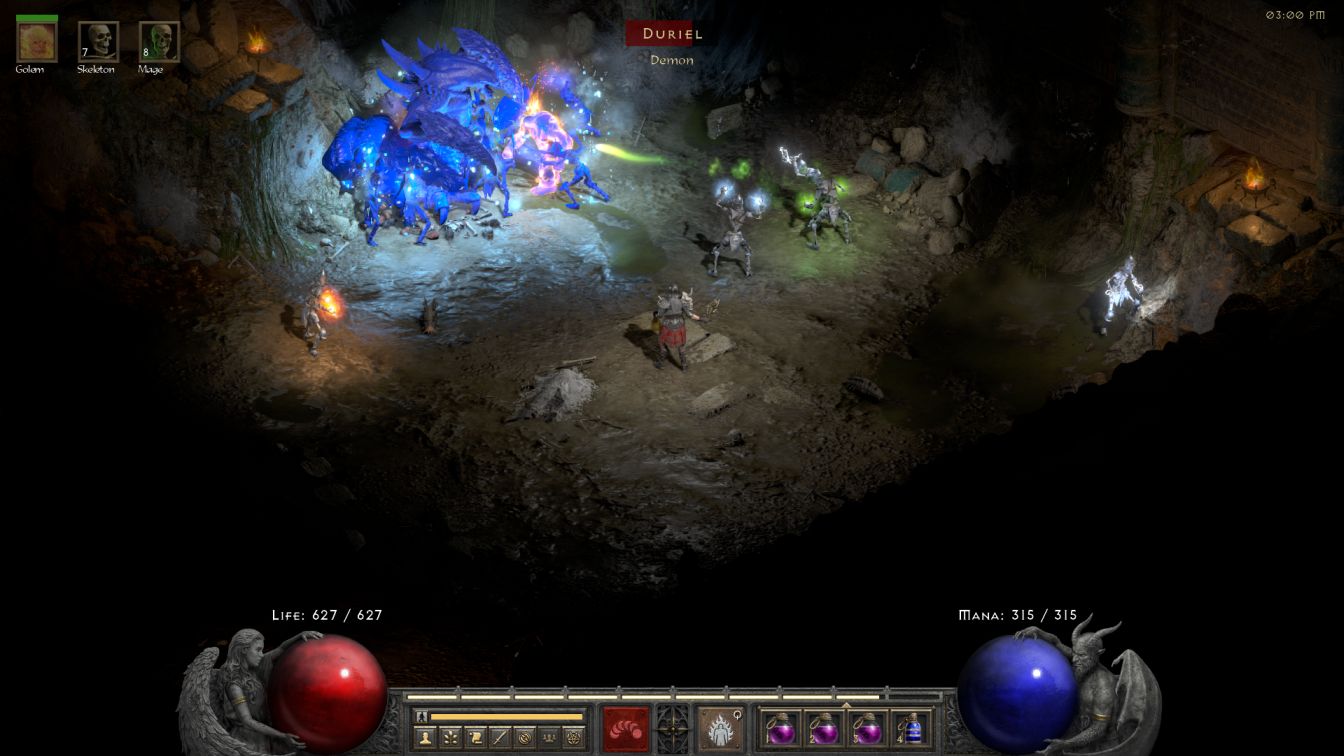Open the quest log scroll icon
Image resolution: width=1344 pixels, height=756 pixels.
point(475,737)
